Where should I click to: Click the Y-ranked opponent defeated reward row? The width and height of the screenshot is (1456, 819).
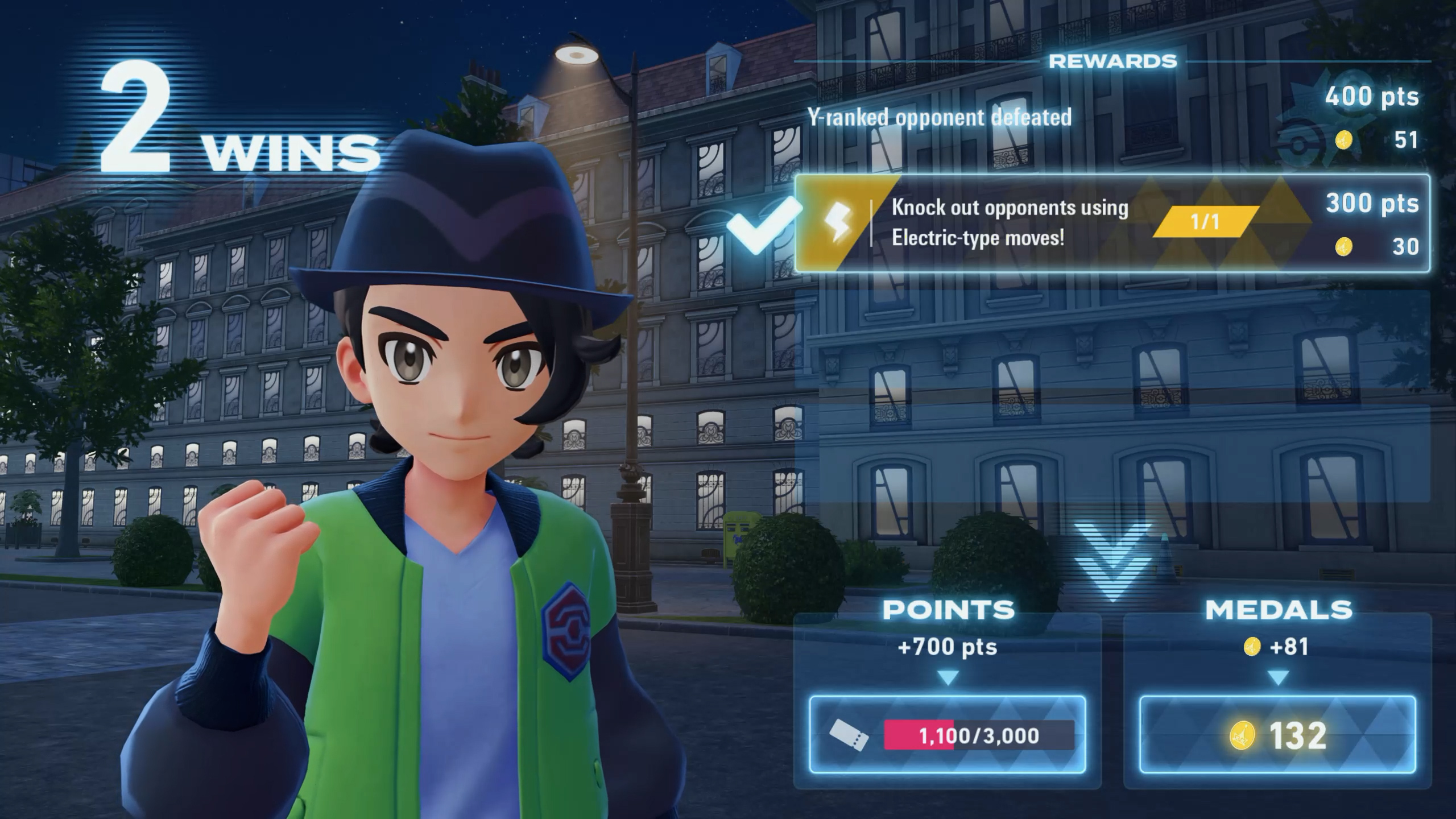pos(1112,118)
